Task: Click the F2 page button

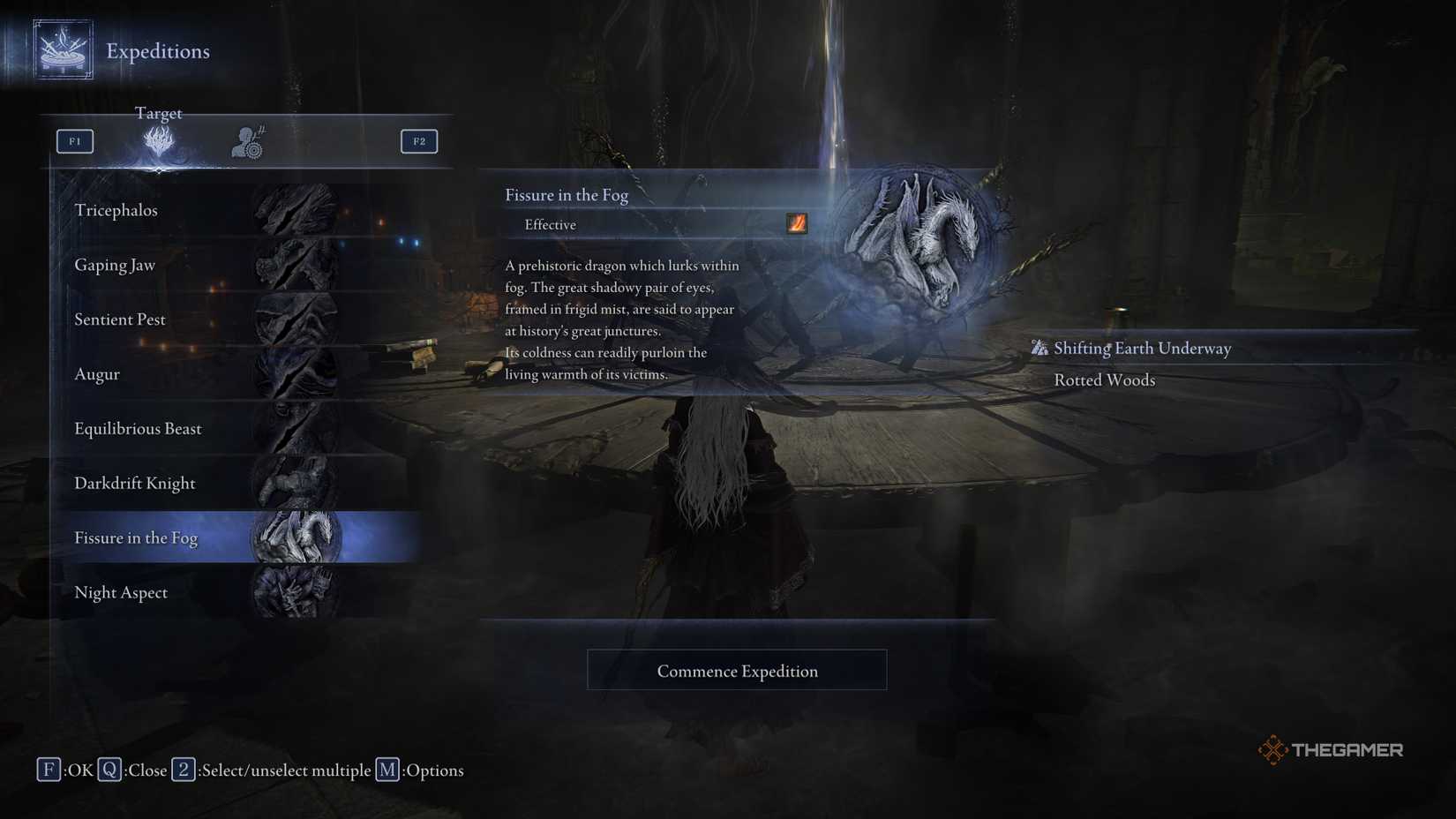Action: pos(419,140)
